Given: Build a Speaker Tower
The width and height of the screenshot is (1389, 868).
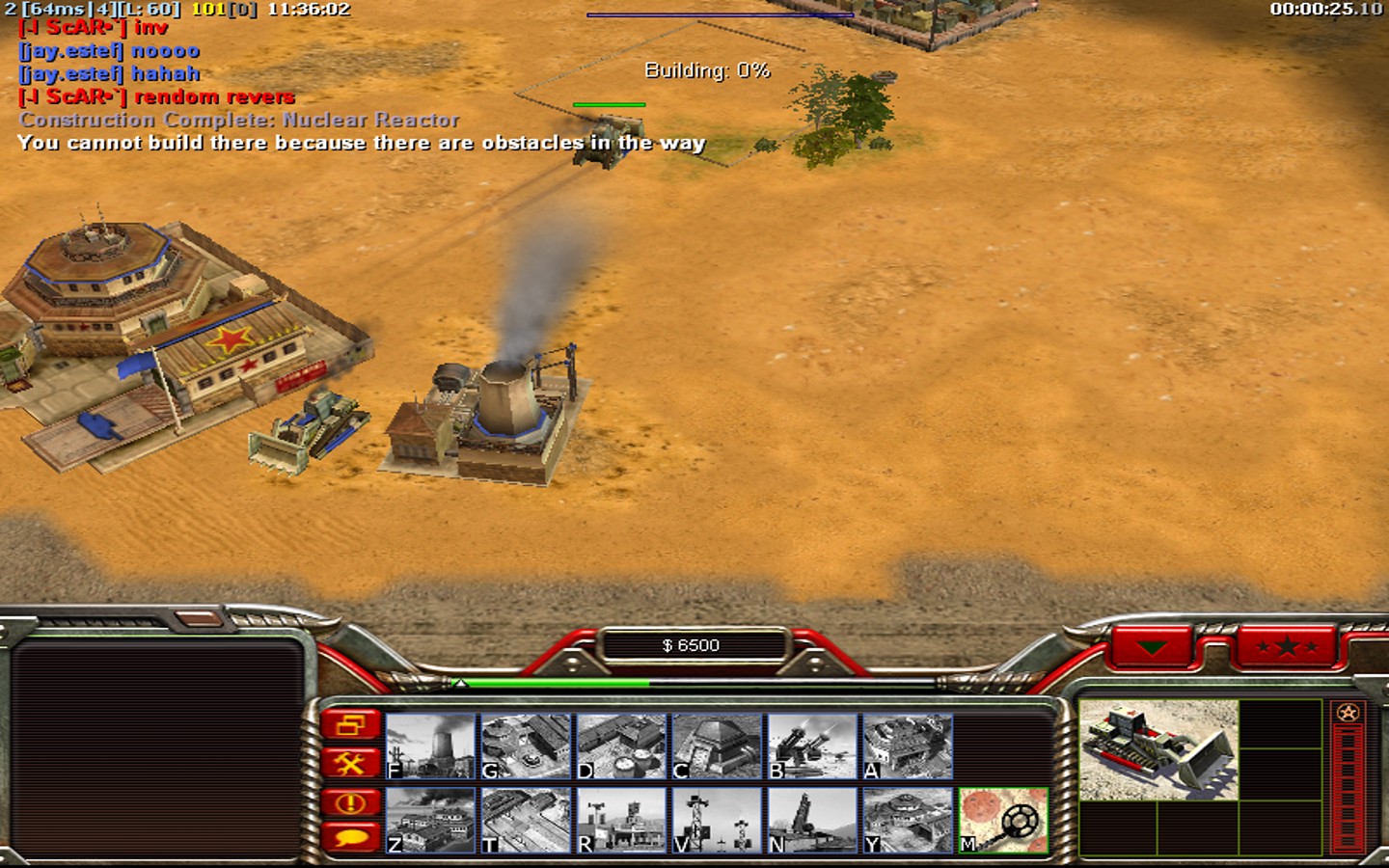Looking at the screenshot, I should pyautogui.click(x=717, y=820).
